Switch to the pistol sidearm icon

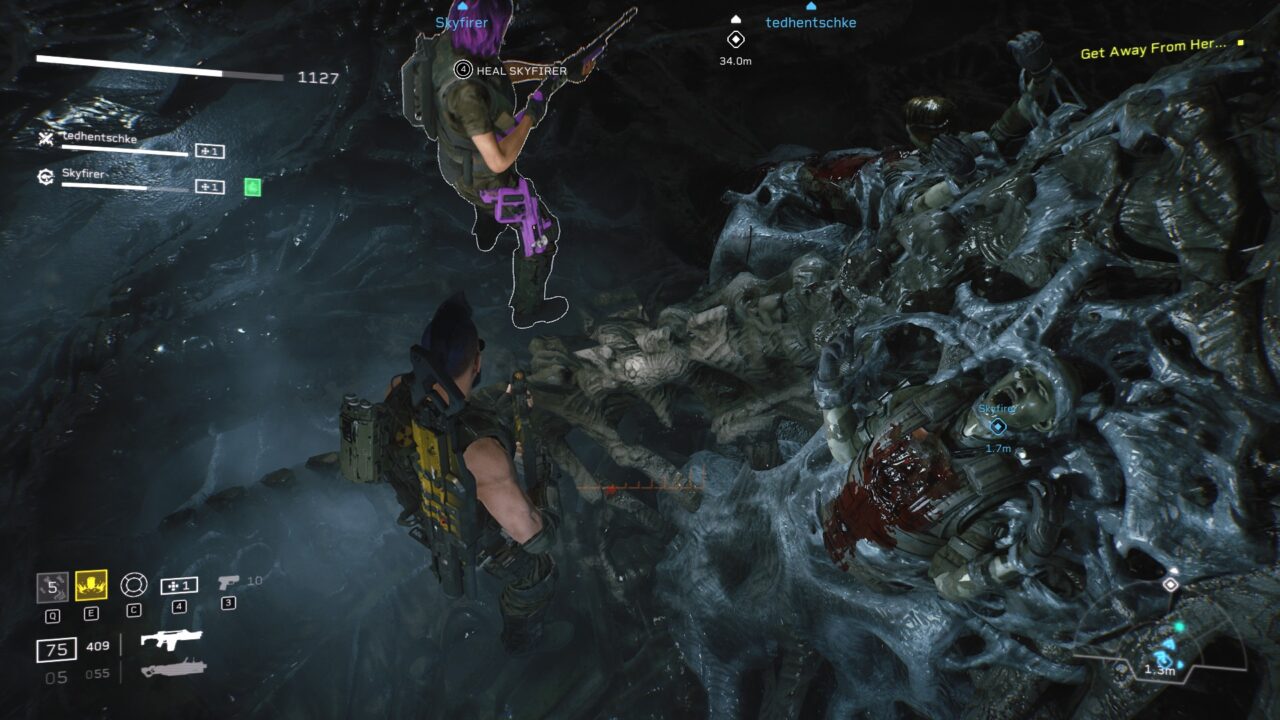click(x=228, y=581)
